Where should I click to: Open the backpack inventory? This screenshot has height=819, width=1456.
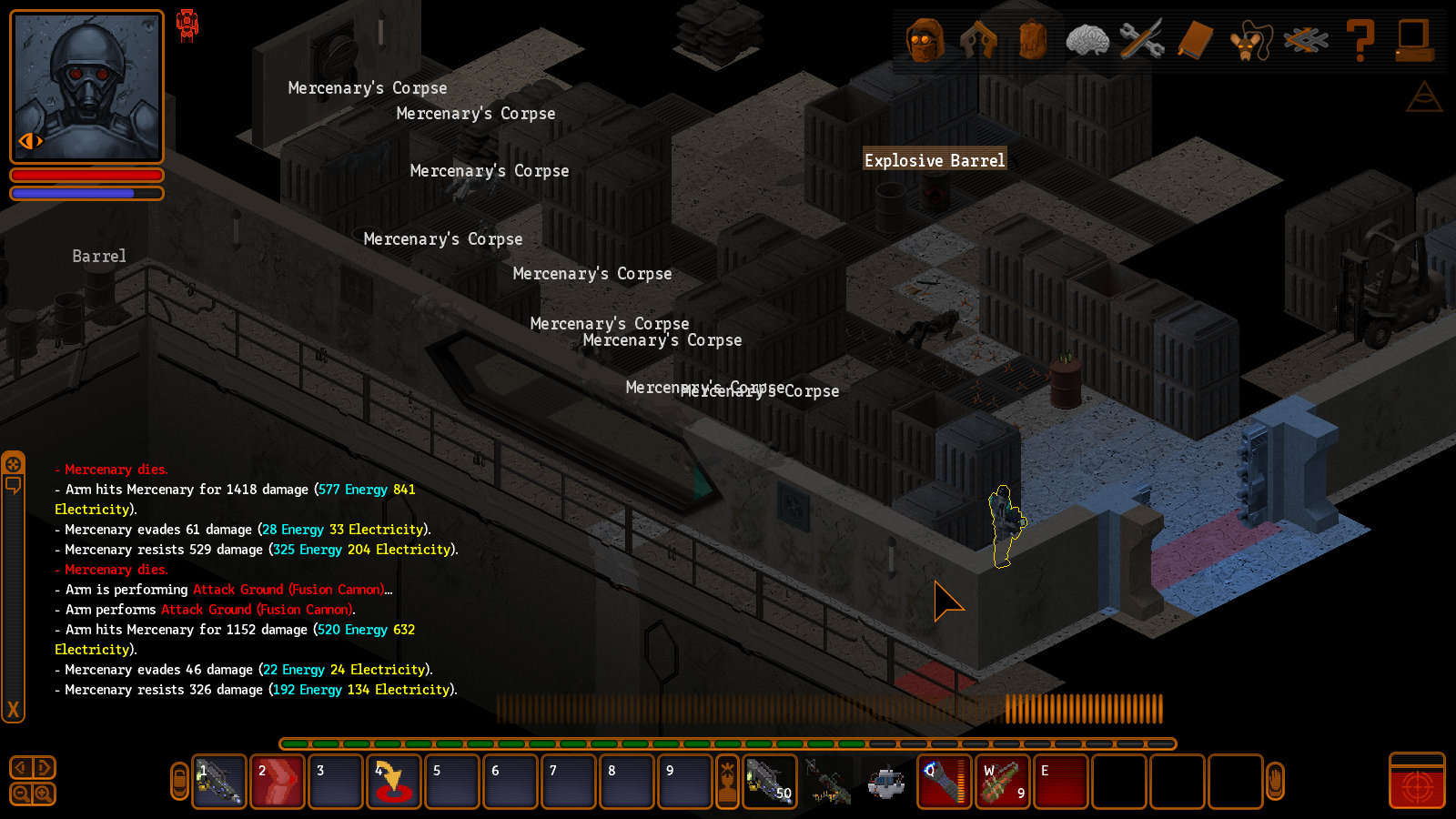coord(1033,40)
